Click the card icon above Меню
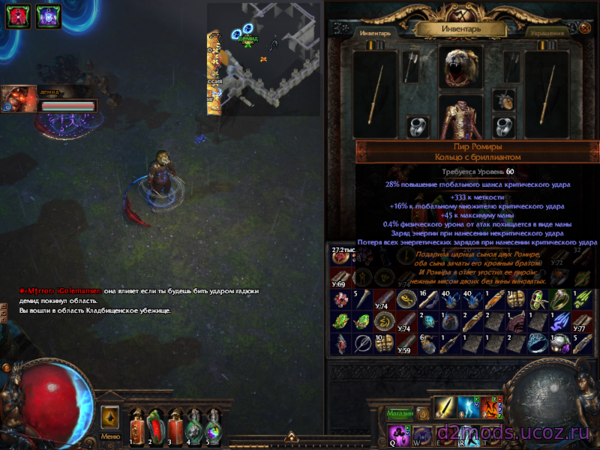 click(111, 416)
